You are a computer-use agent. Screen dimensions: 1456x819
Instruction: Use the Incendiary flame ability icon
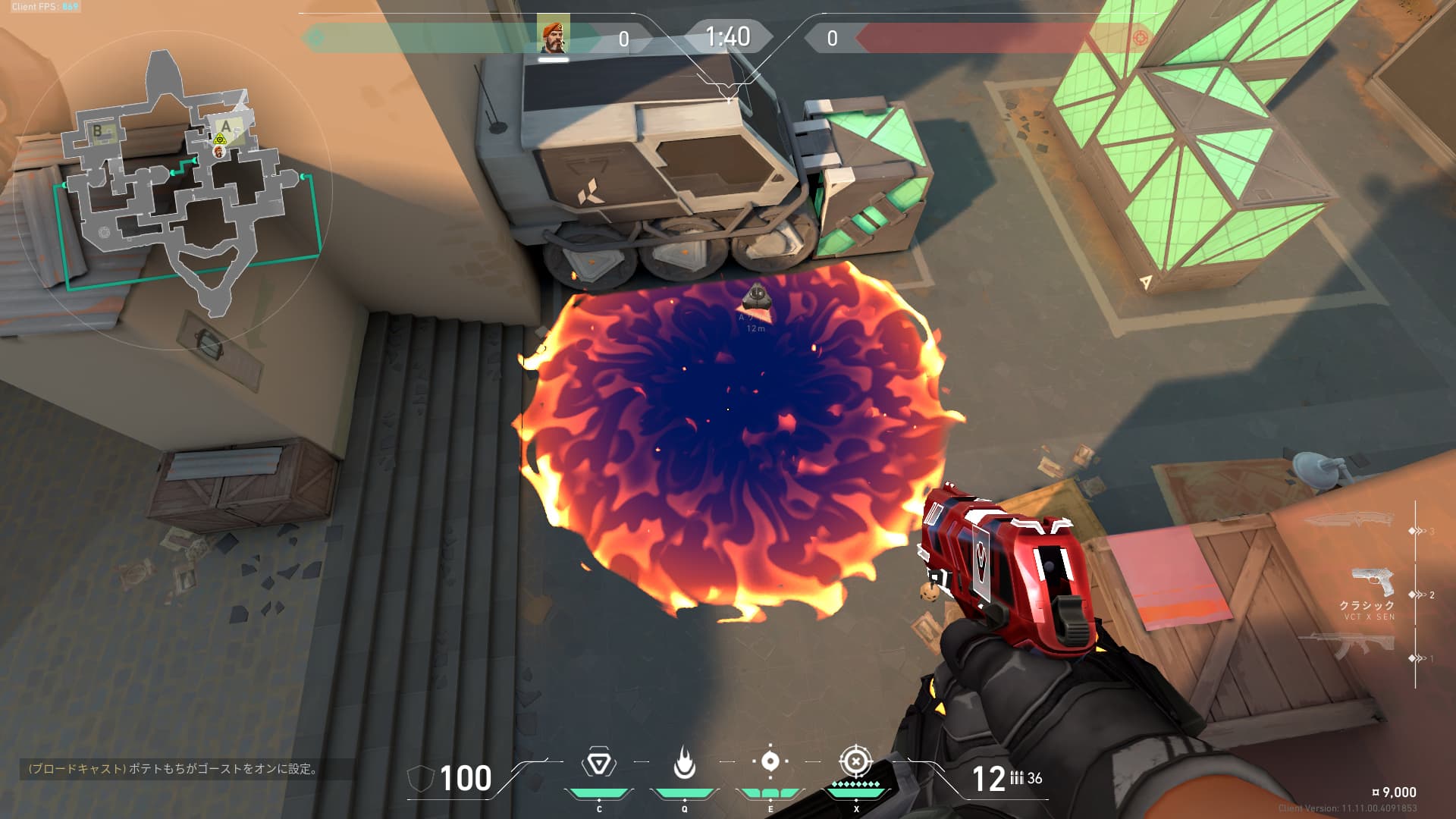[684, 763]
